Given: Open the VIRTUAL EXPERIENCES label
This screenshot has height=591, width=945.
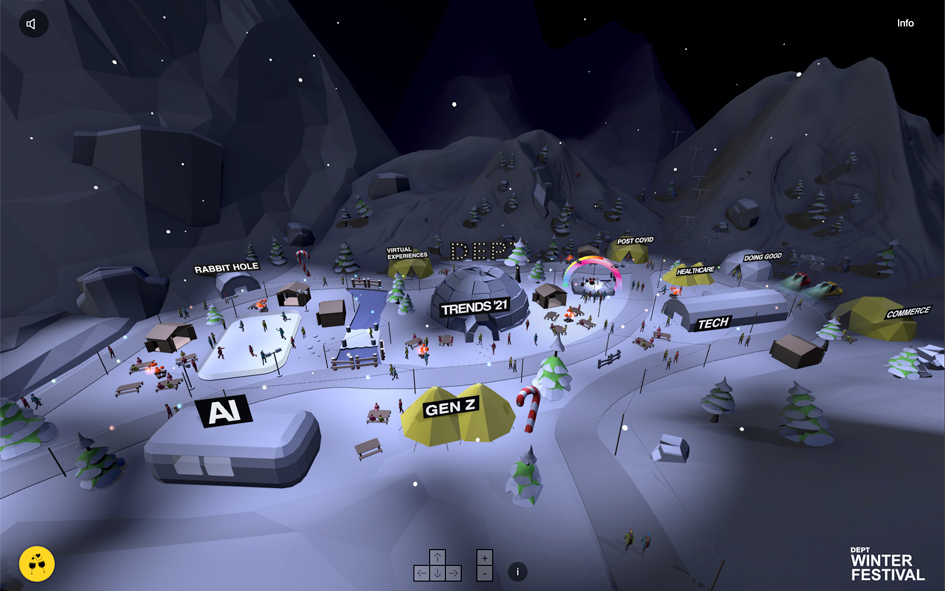Looking at the screenshot, I should point(407,253).
